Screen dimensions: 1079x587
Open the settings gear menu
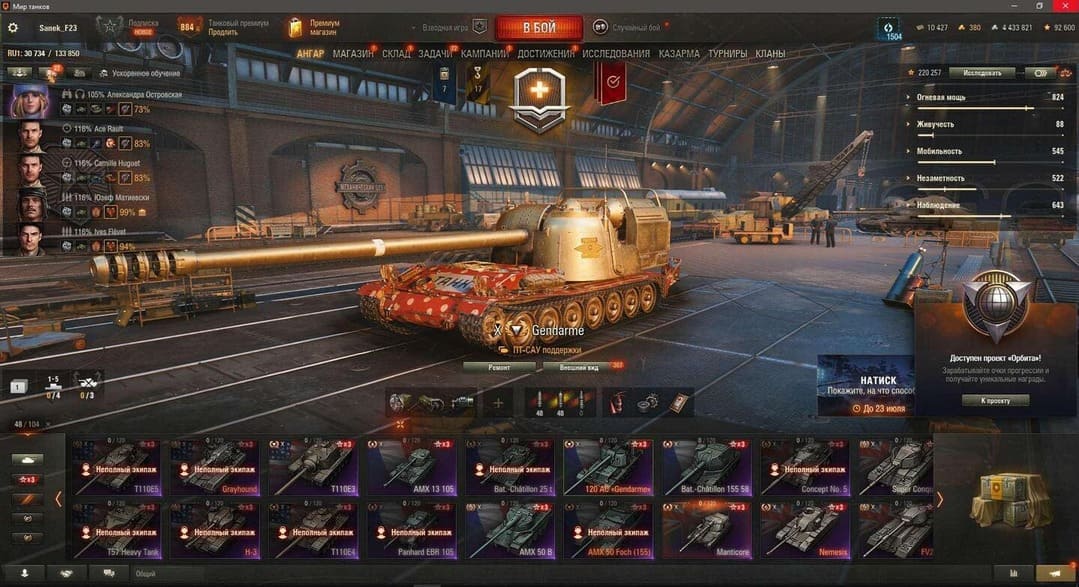pyautogui.click(x=13, y=27)
